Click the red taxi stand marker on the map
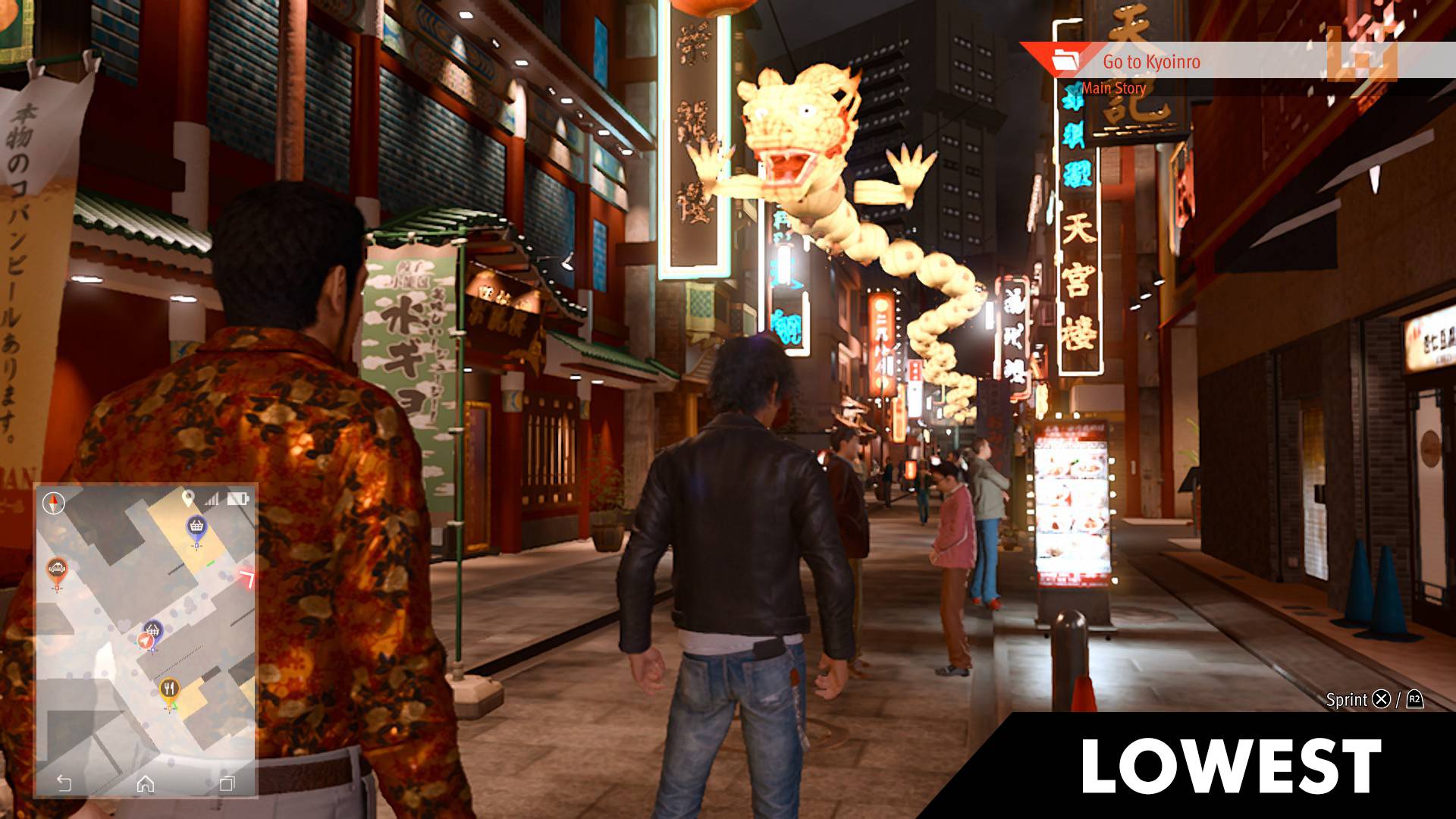Image resolution: width=1456 pixels, height=819 pixels. click(57, 568)
